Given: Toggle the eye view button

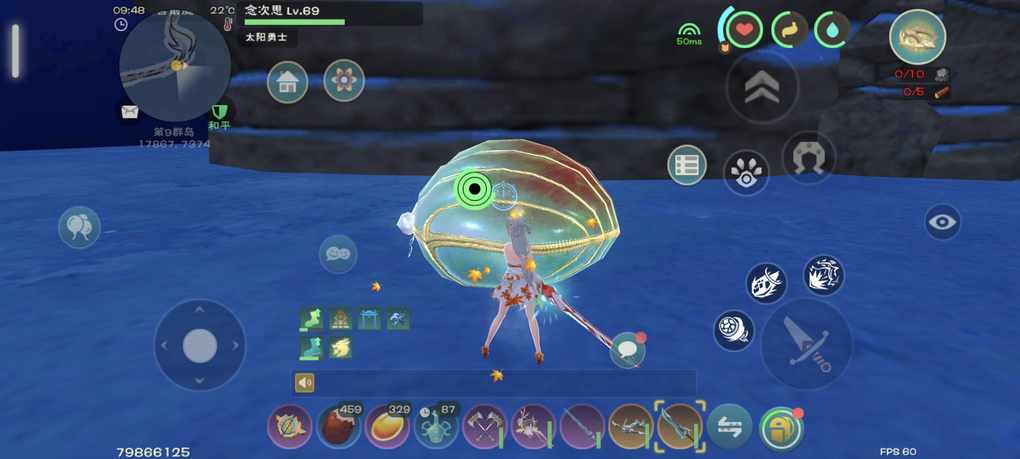Looking at the screenshot, I should click(x=942, y=222).
